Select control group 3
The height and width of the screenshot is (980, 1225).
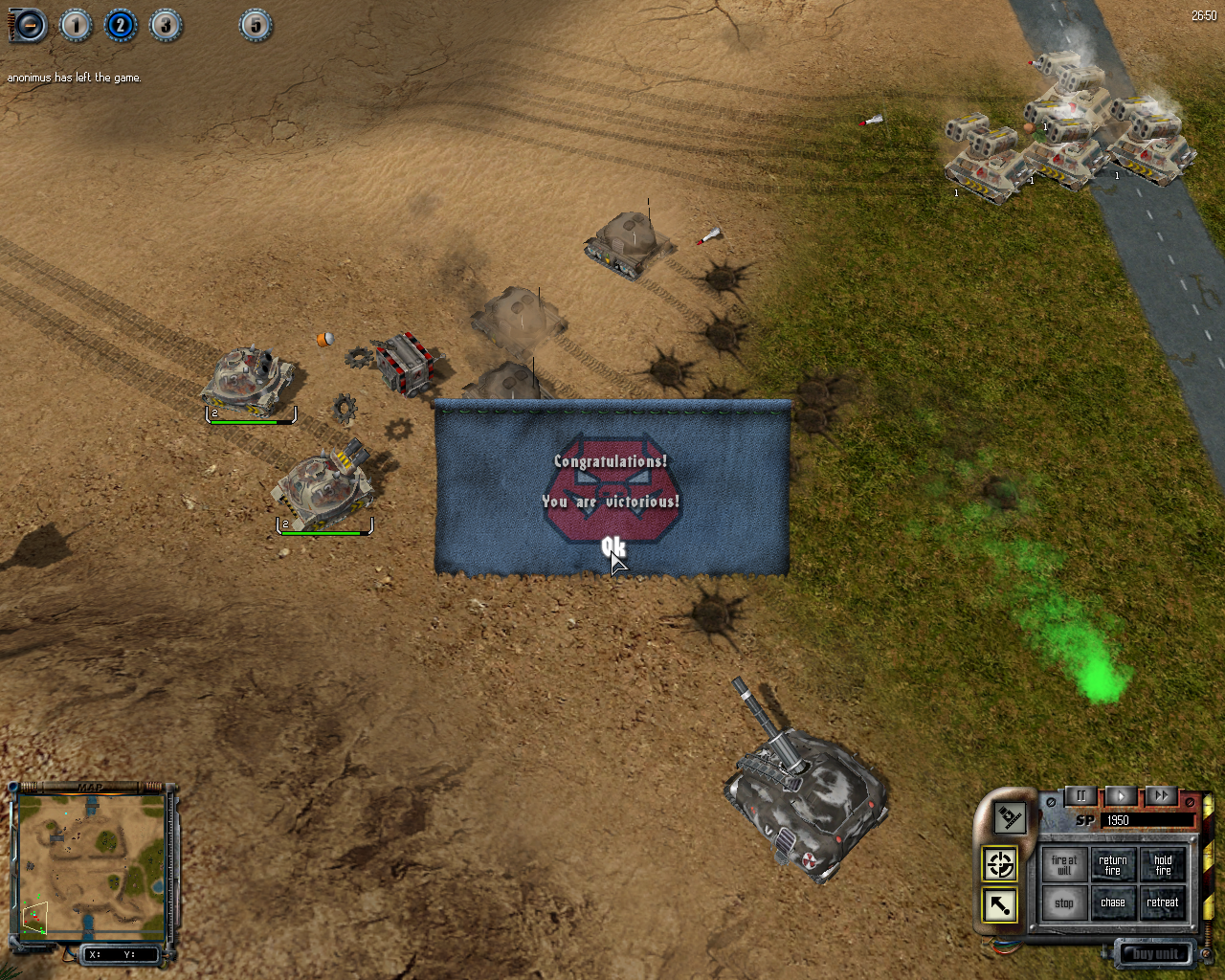click(x=165, y=25)
